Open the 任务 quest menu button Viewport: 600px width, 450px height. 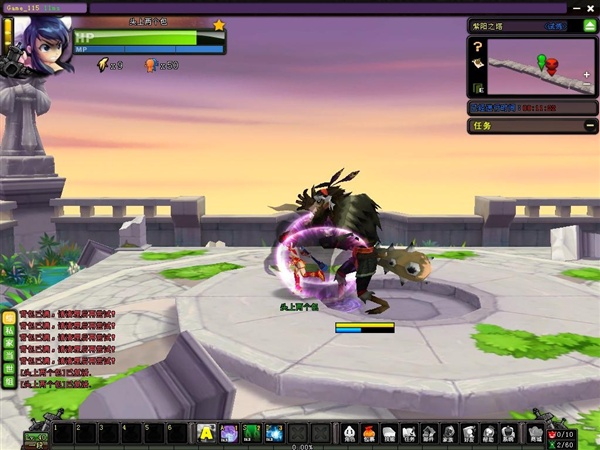click(409, 433)
